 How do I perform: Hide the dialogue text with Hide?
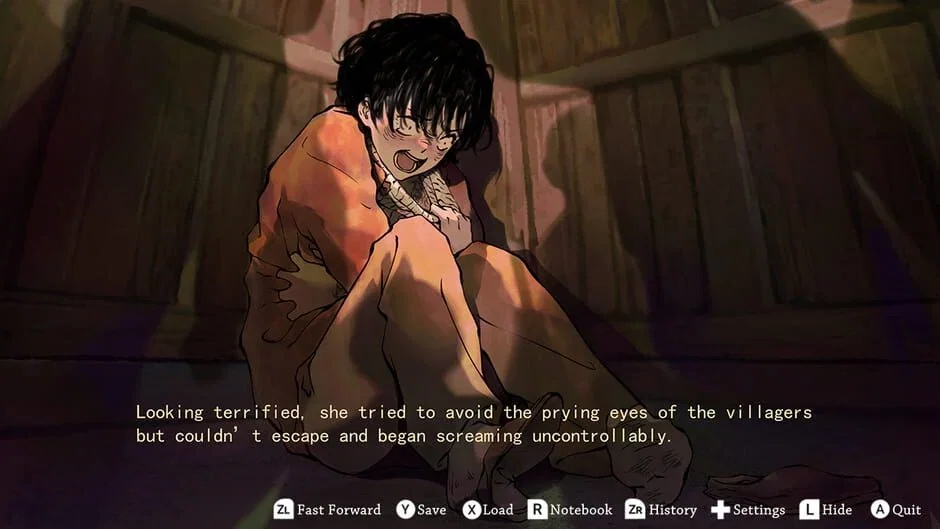point(825,510)
